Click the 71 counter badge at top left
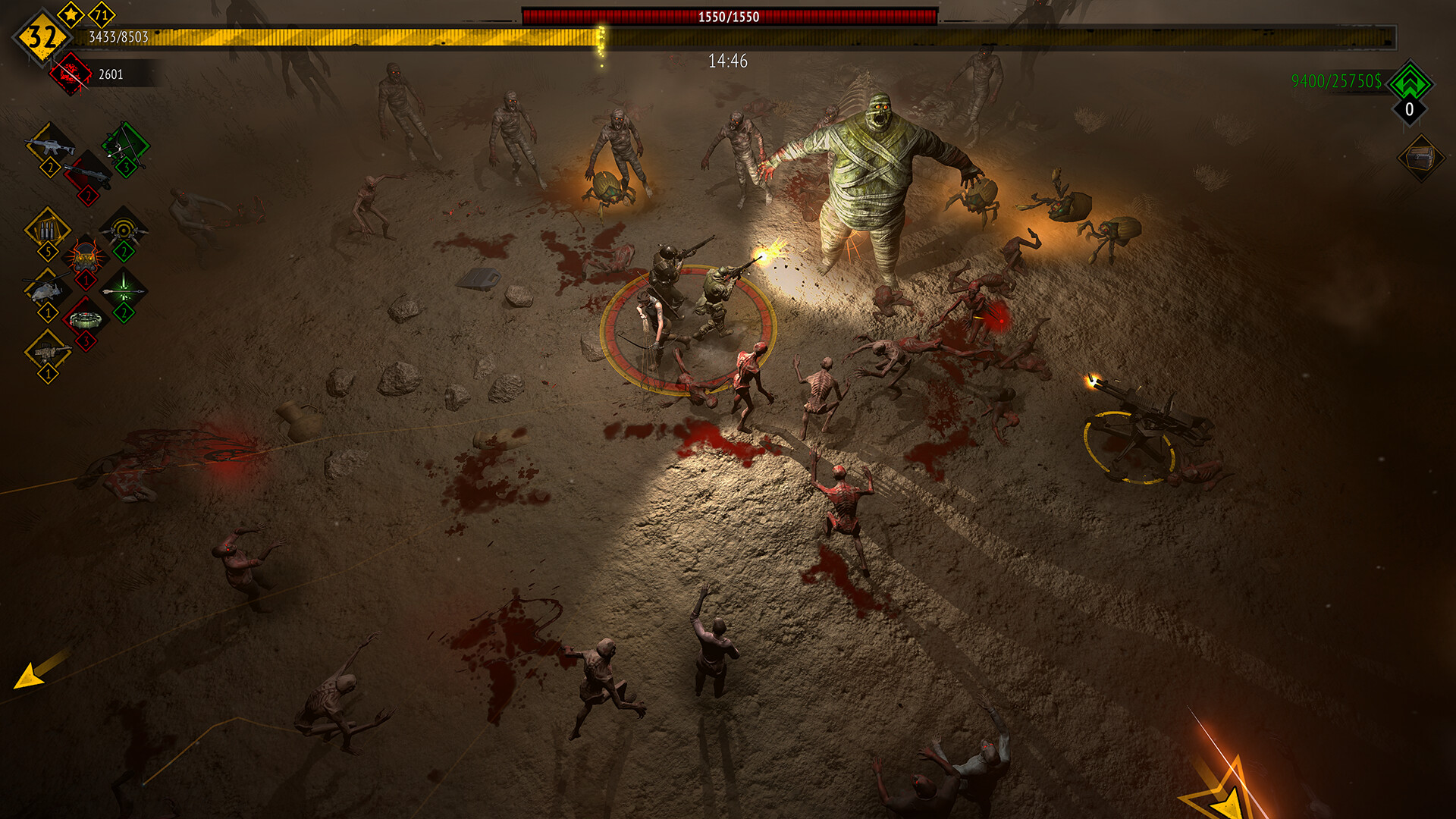Viewport: 1456px width, 819px height. click(101, 14)
